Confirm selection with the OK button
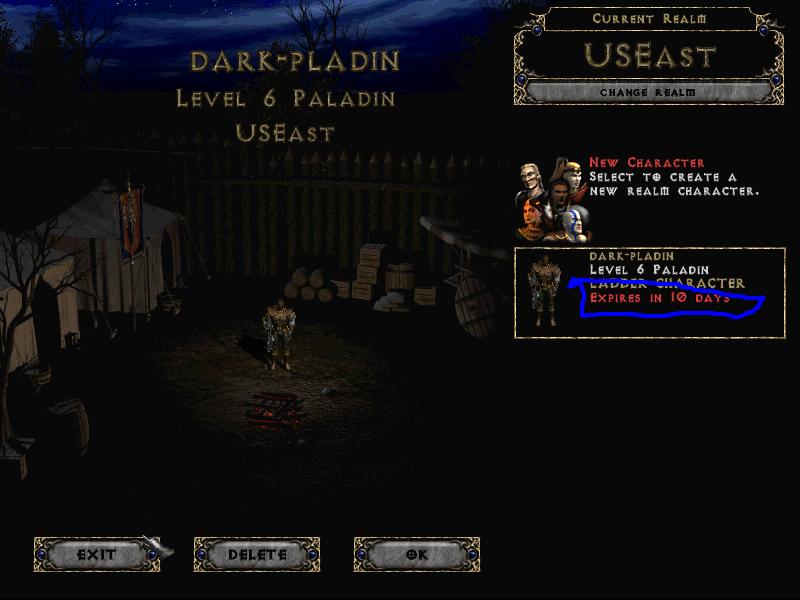 pos(417,554)
